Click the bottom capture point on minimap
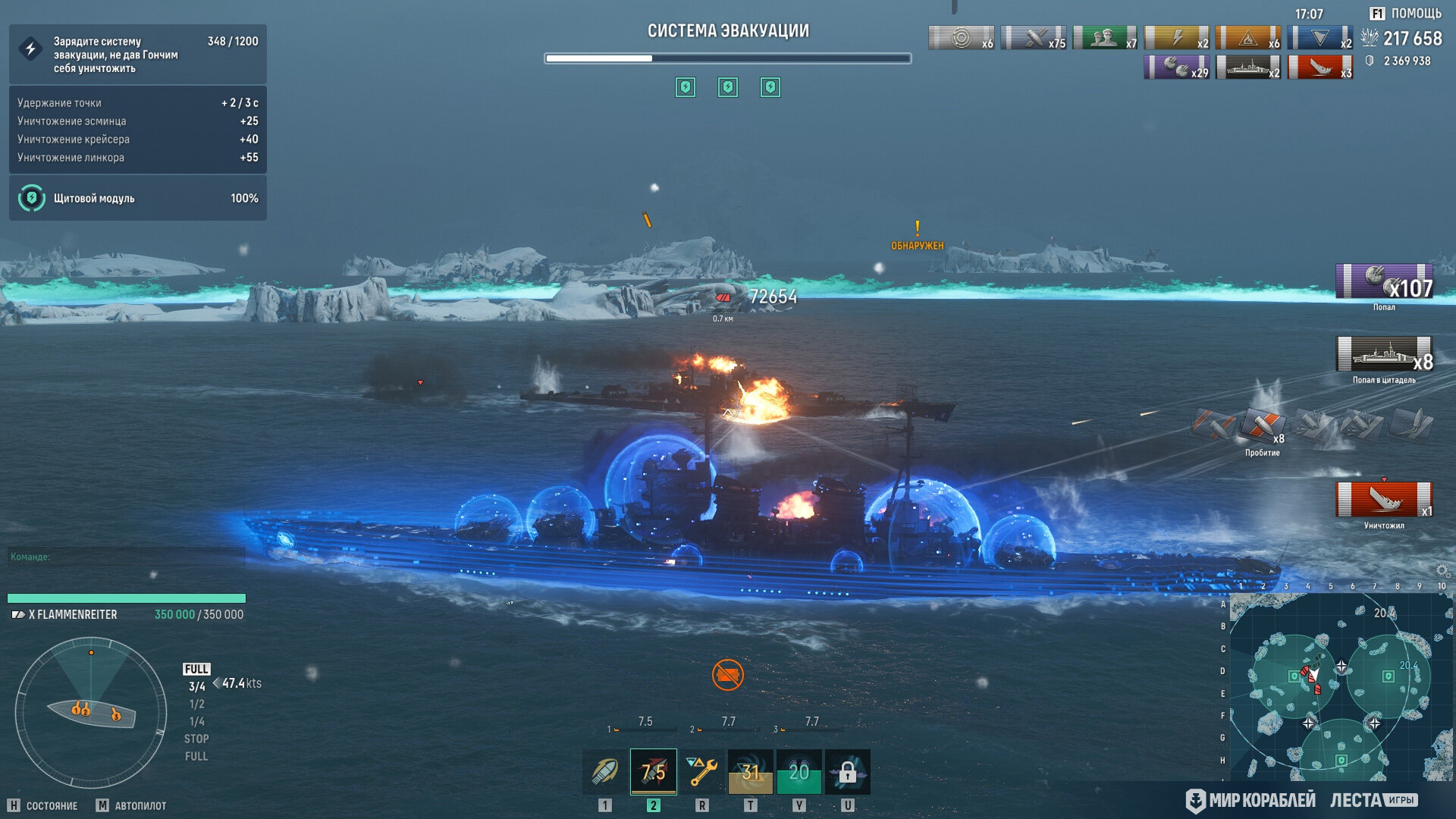The image size is (1456, 819). coord(1341,760)
